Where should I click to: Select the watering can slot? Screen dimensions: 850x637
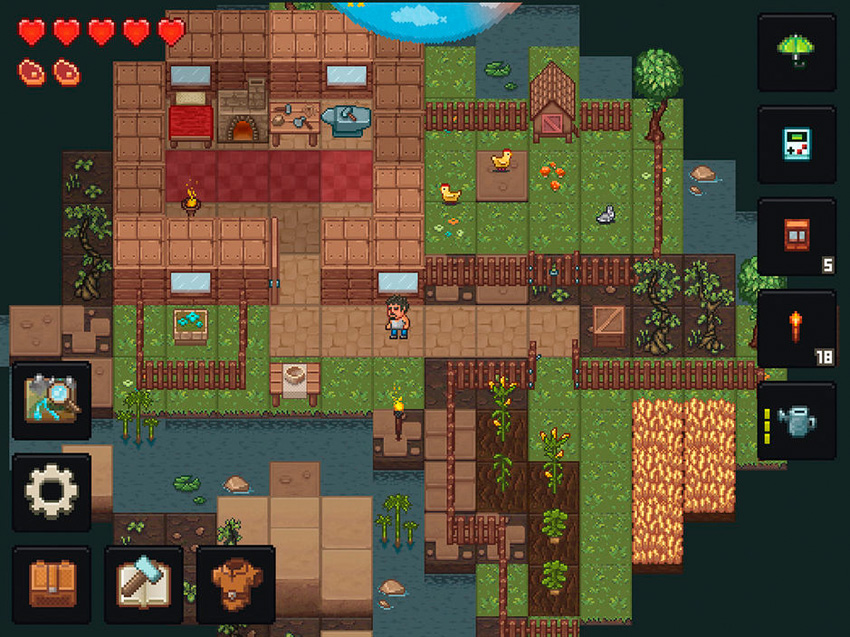(x=796, y=421)
